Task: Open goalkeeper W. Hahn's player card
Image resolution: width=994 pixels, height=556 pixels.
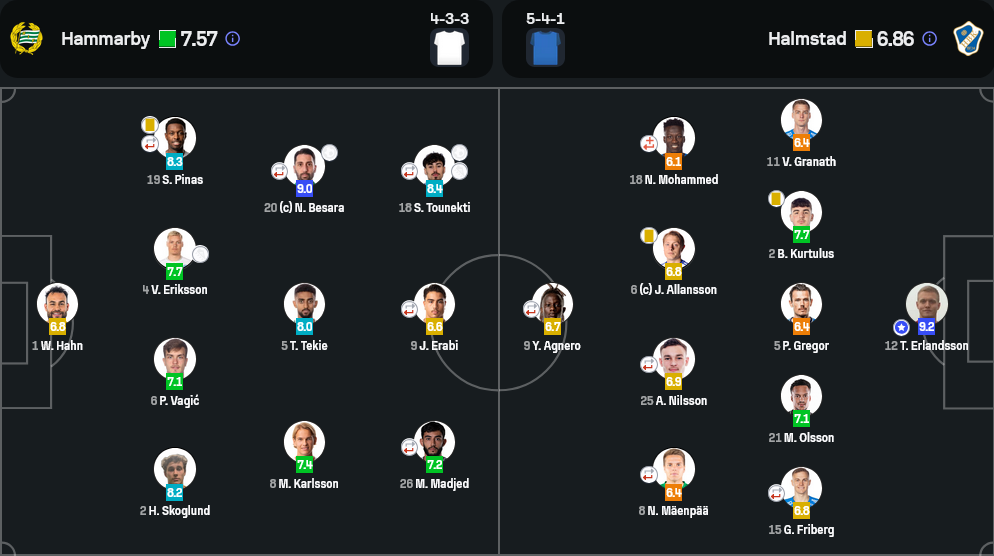Action: point(57,304)
